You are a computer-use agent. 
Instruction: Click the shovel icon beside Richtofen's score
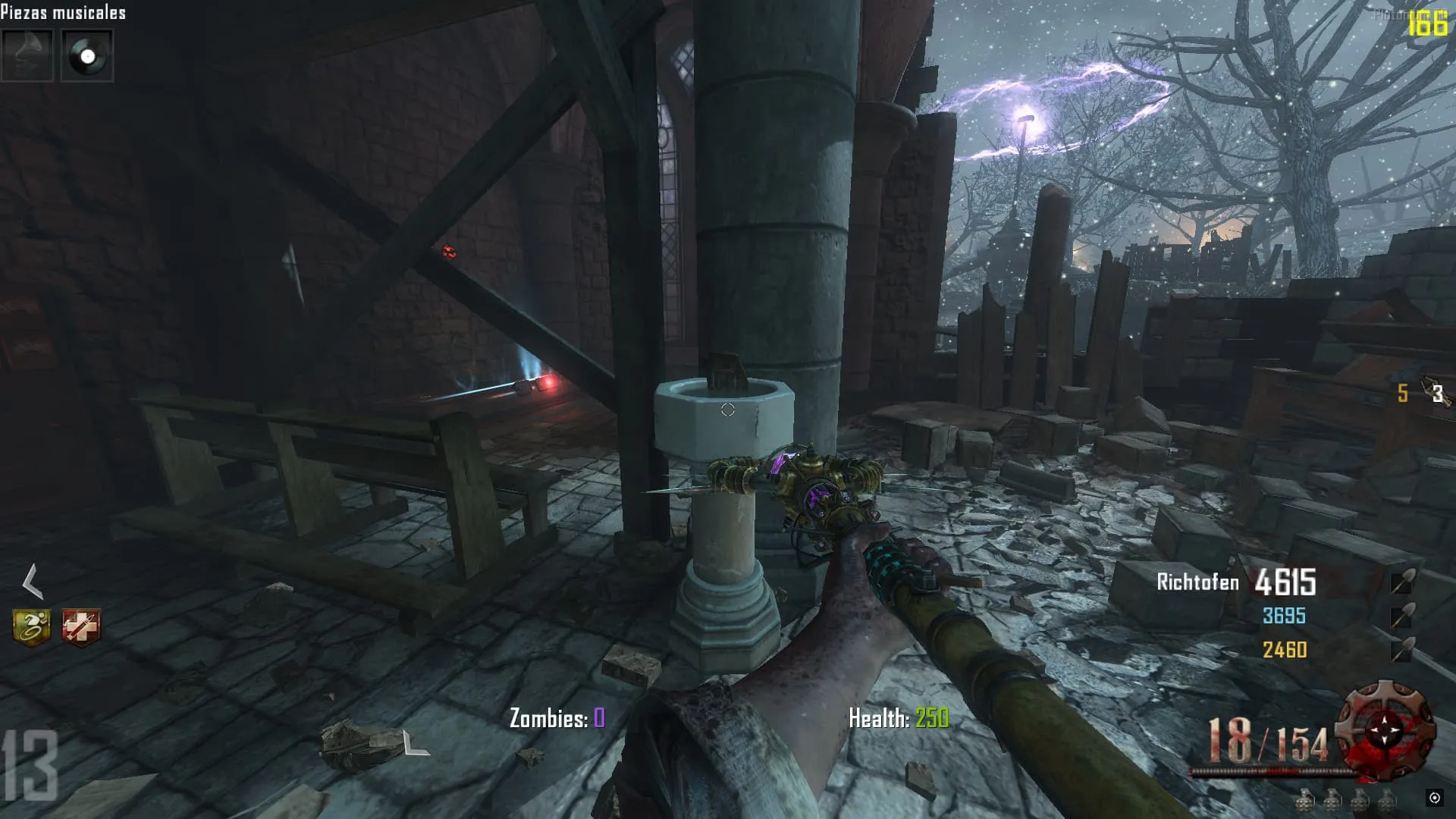(1402, 582)
